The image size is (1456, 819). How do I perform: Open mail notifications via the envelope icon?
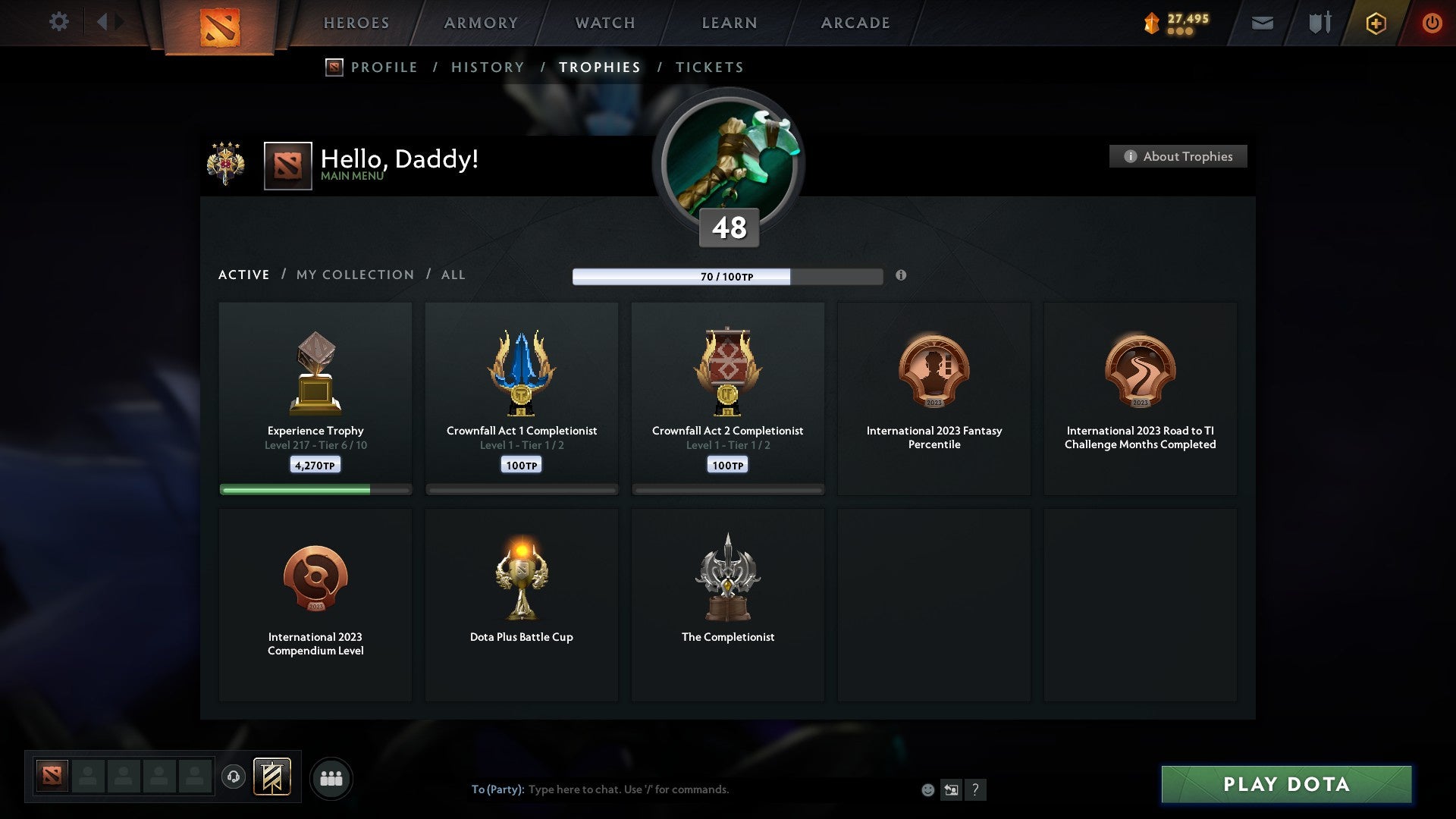(x=1261, y=23)
